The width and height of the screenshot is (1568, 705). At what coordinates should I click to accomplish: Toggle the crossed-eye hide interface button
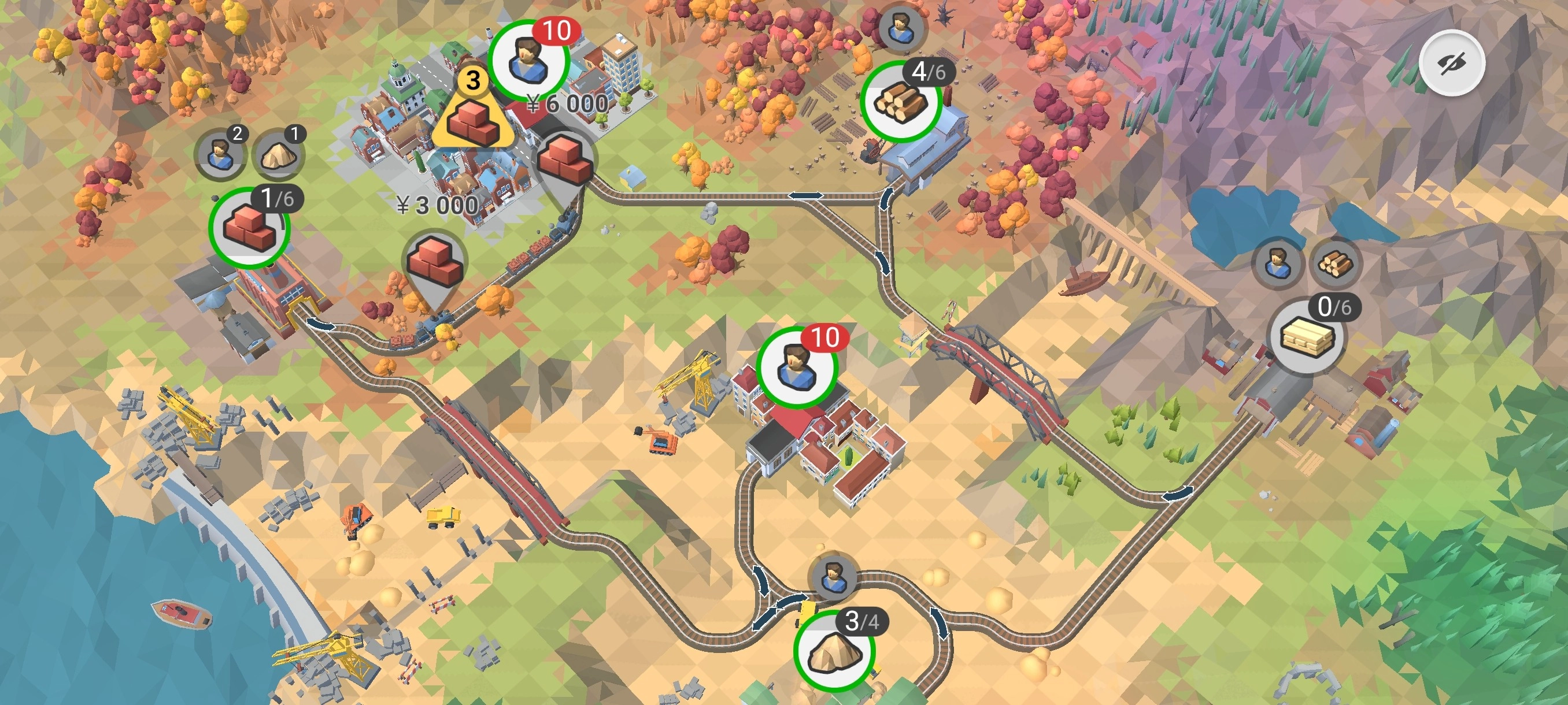1452,62
